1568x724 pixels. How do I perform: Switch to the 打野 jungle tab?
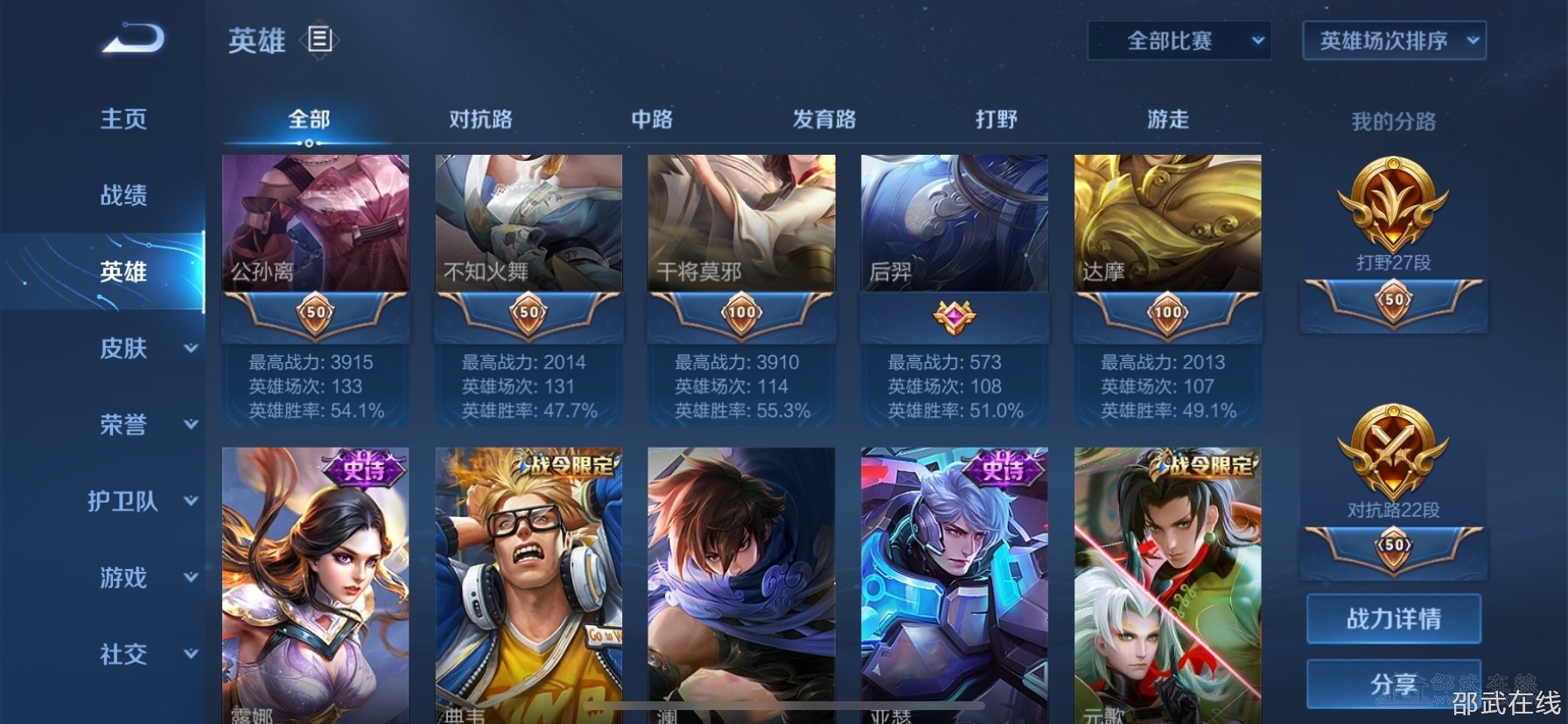coord(997,120)
